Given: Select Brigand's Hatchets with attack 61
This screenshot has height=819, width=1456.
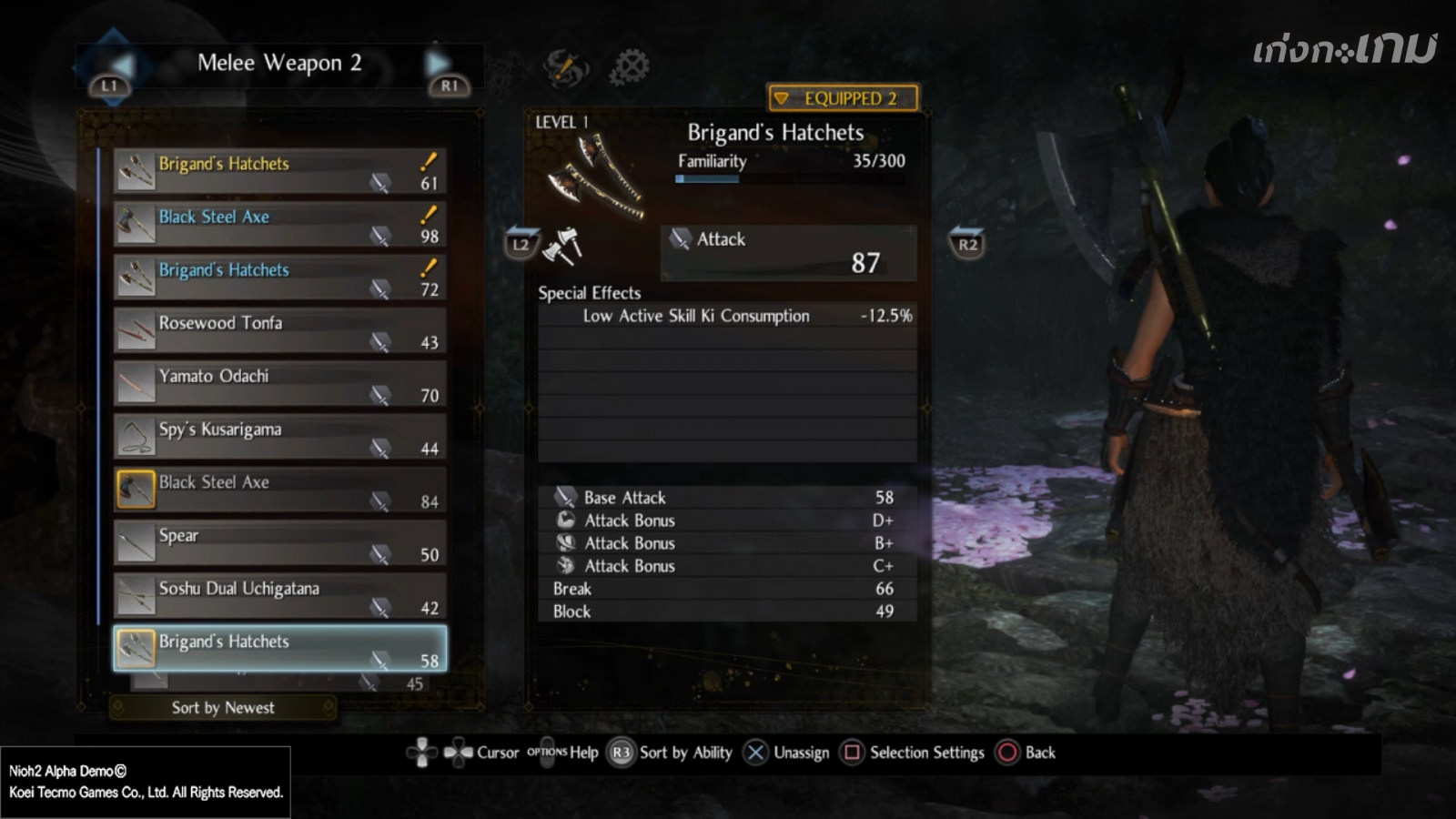Looking at the screenshot, I should [x=279, y=171].
